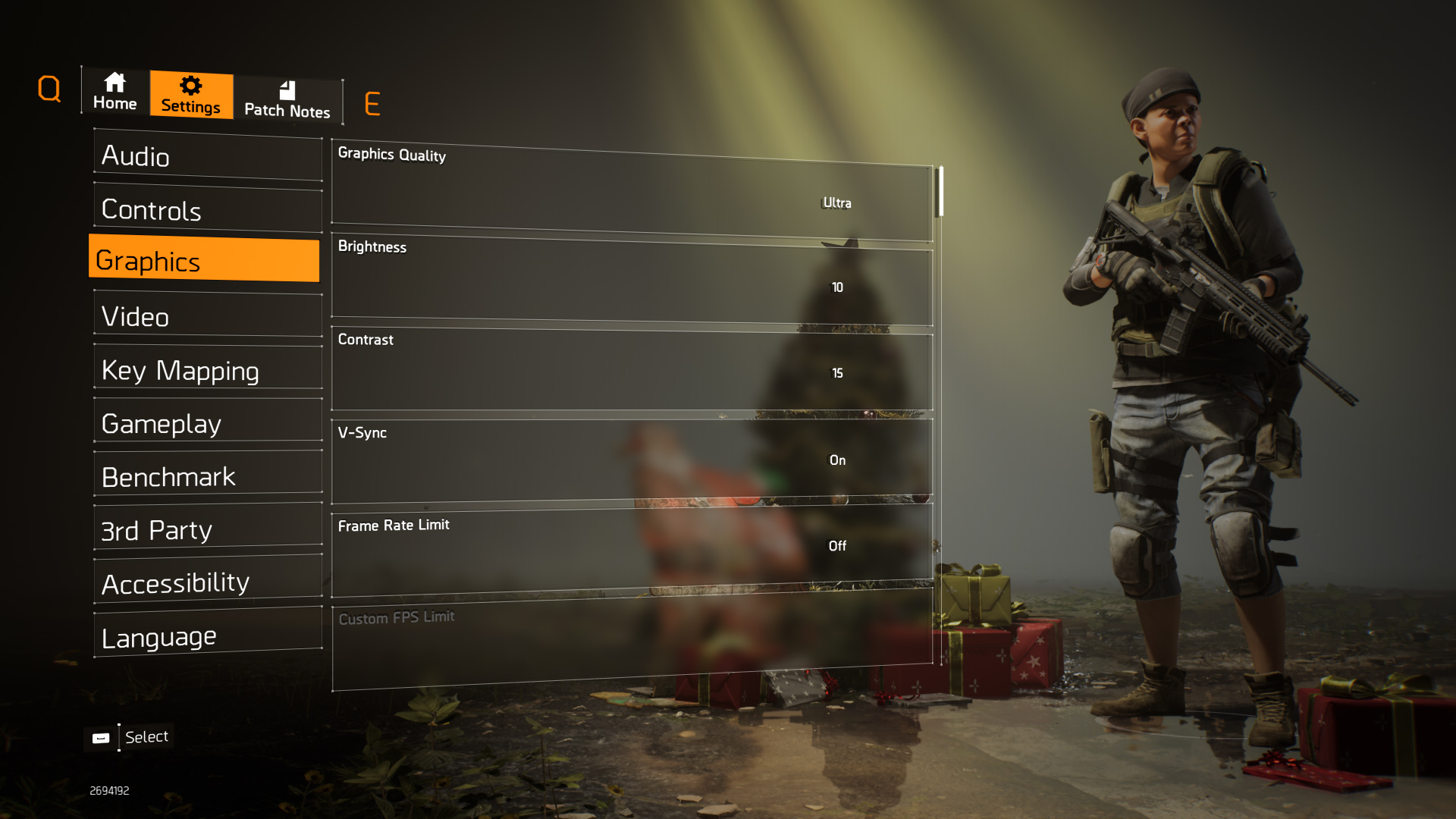Adjust the Brightness setting row
This screenshot has height=819, width=1456.
pyautogui.click(x=632, y=281)
